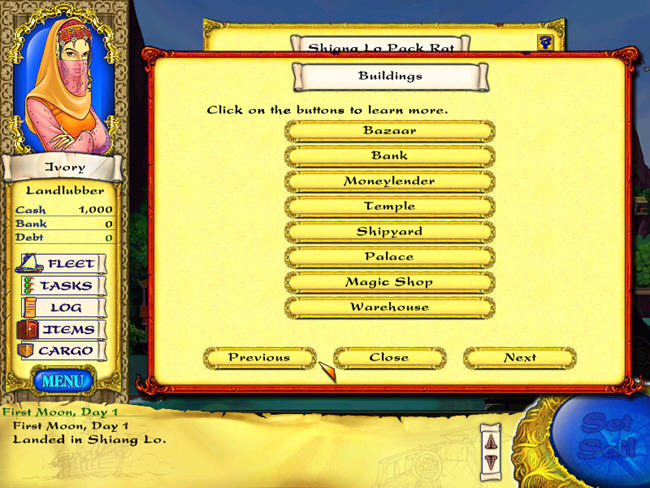Click the Palace button
This screenshot has height=488, width=650.
coord(390,257)
